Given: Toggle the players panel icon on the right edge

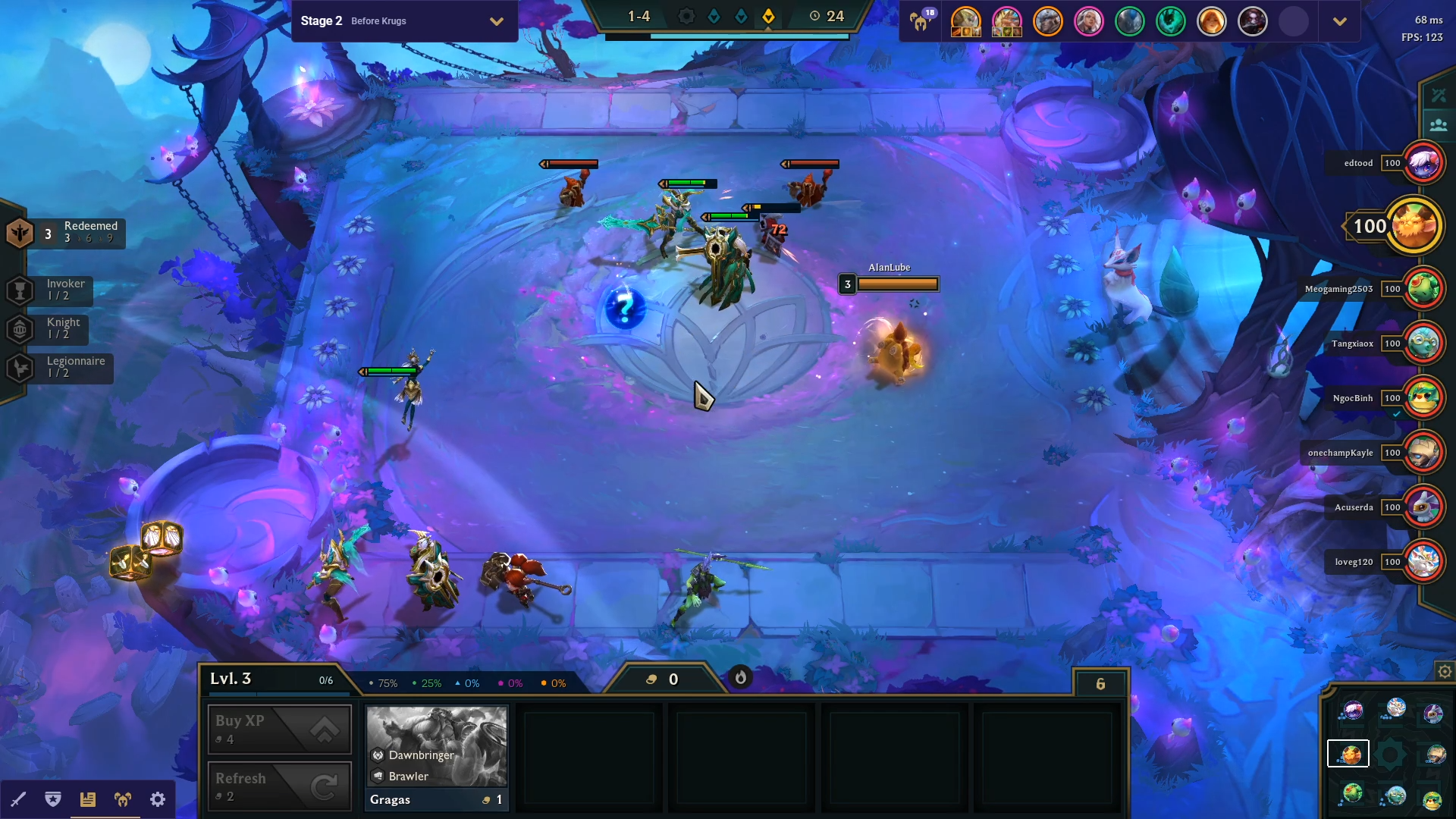Looking at the screenshot, I should (1439, 125).
